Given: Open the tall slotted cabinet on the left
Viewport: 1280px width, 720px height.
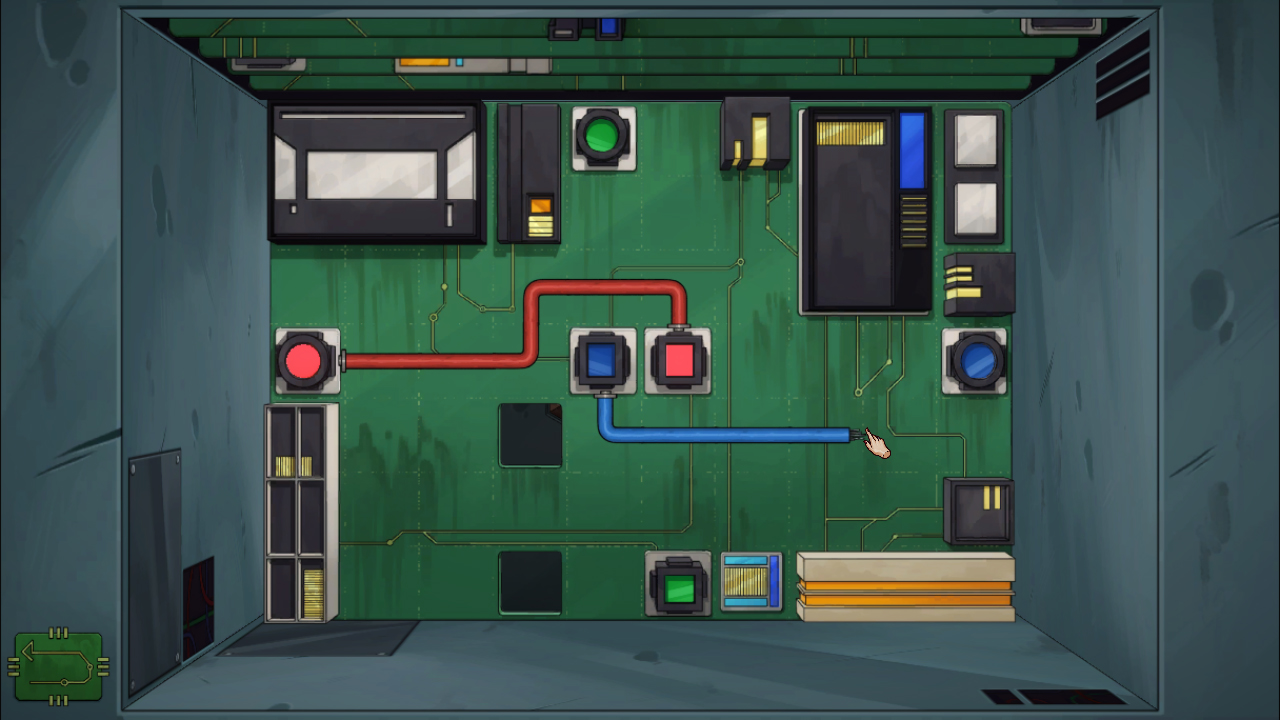Looking at the screenshot, I should [300, 510].
